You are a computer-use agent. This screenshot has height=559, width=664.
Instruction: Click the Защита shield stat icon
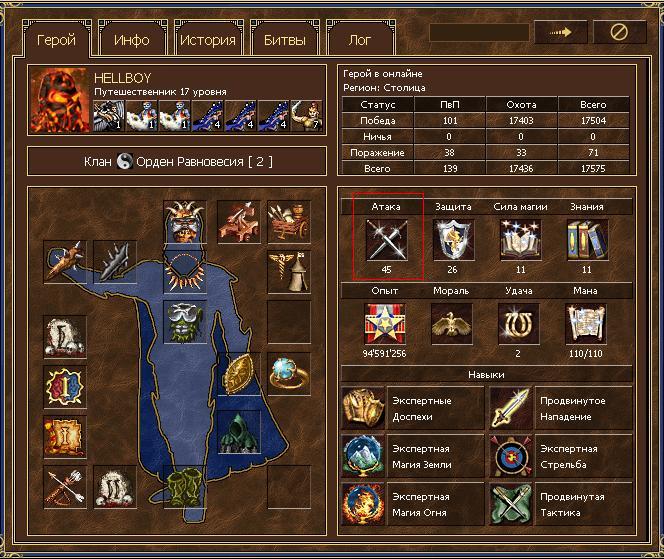[x=453, y=239]
